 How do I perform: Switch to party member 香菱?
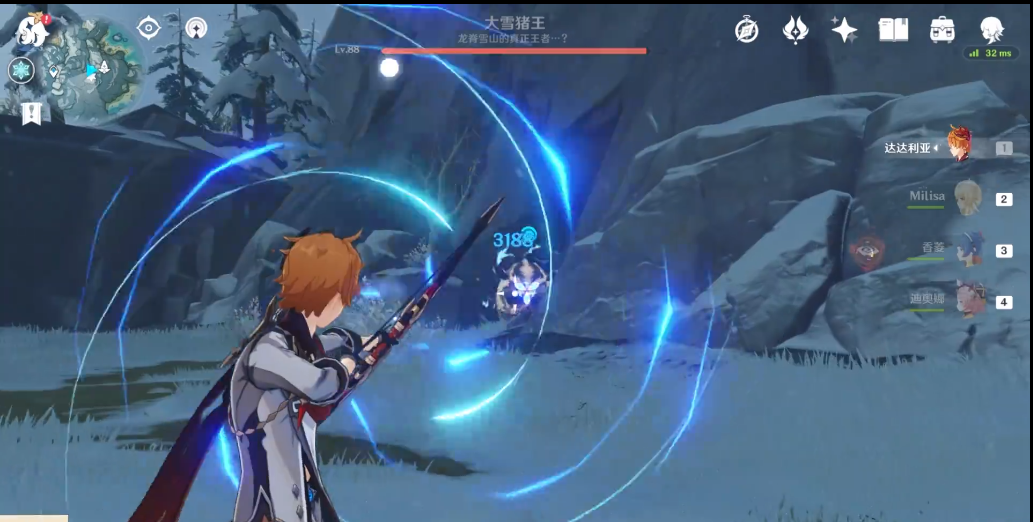[966, 249]
